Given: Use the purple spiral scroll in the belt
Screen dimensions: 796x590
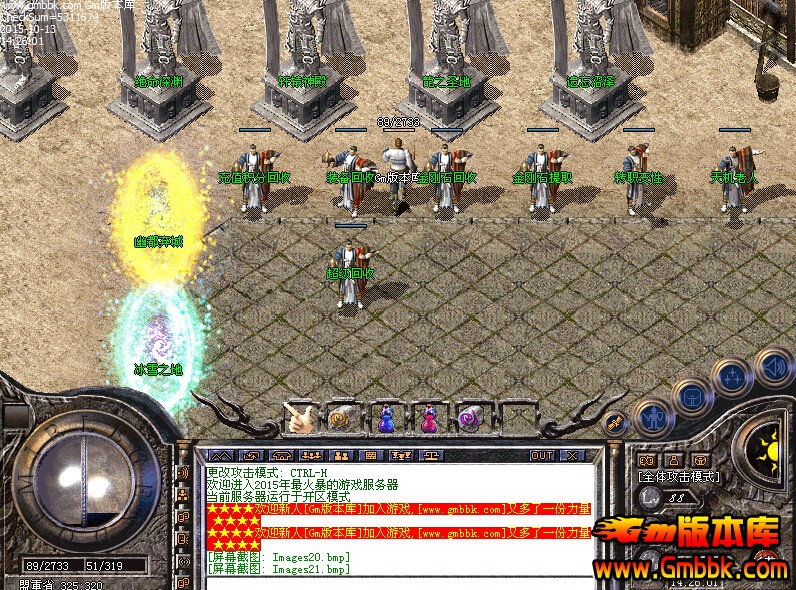Looking at the screenshot, I should click(x=469, y=417).
